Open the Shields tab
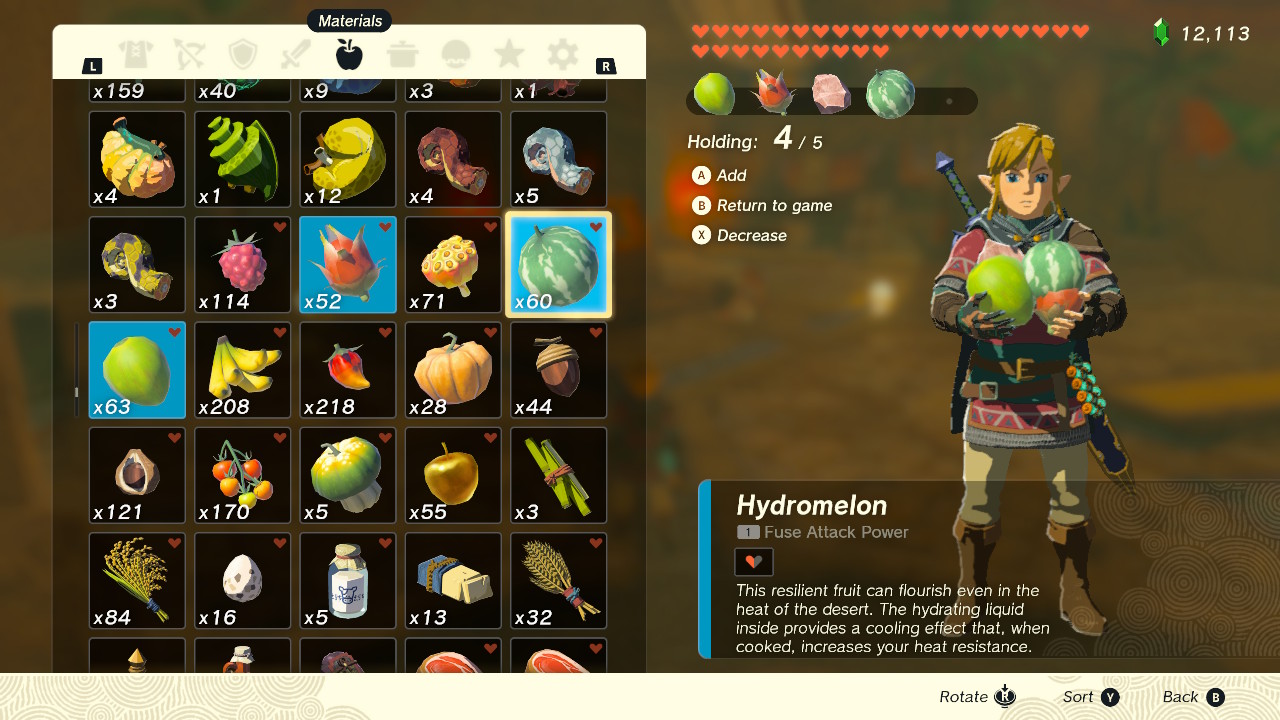 [x=243, y=54]
